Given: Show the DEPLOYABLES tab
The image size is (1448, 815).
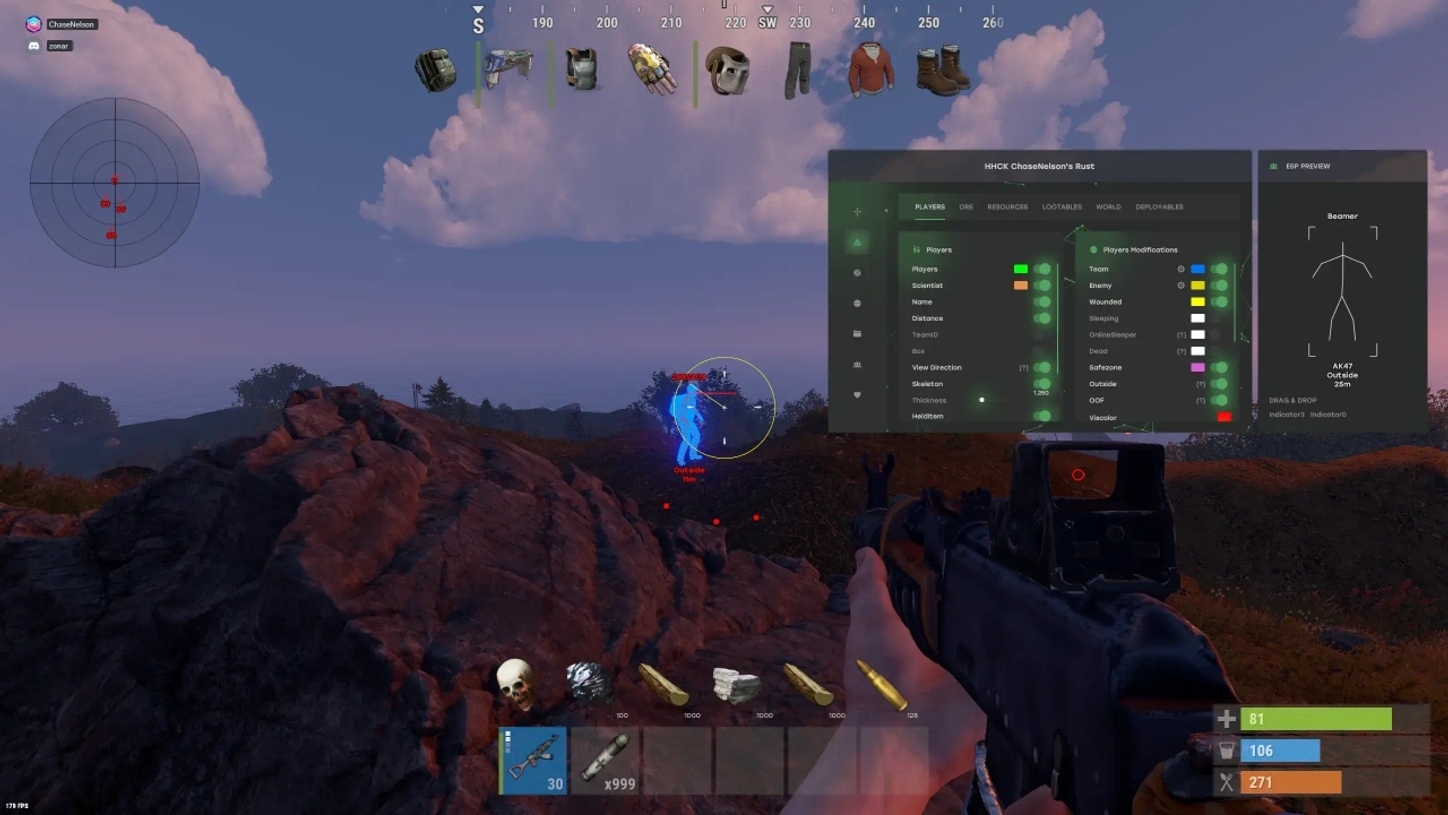Looking at the screenshot, I should point(1159,207).
